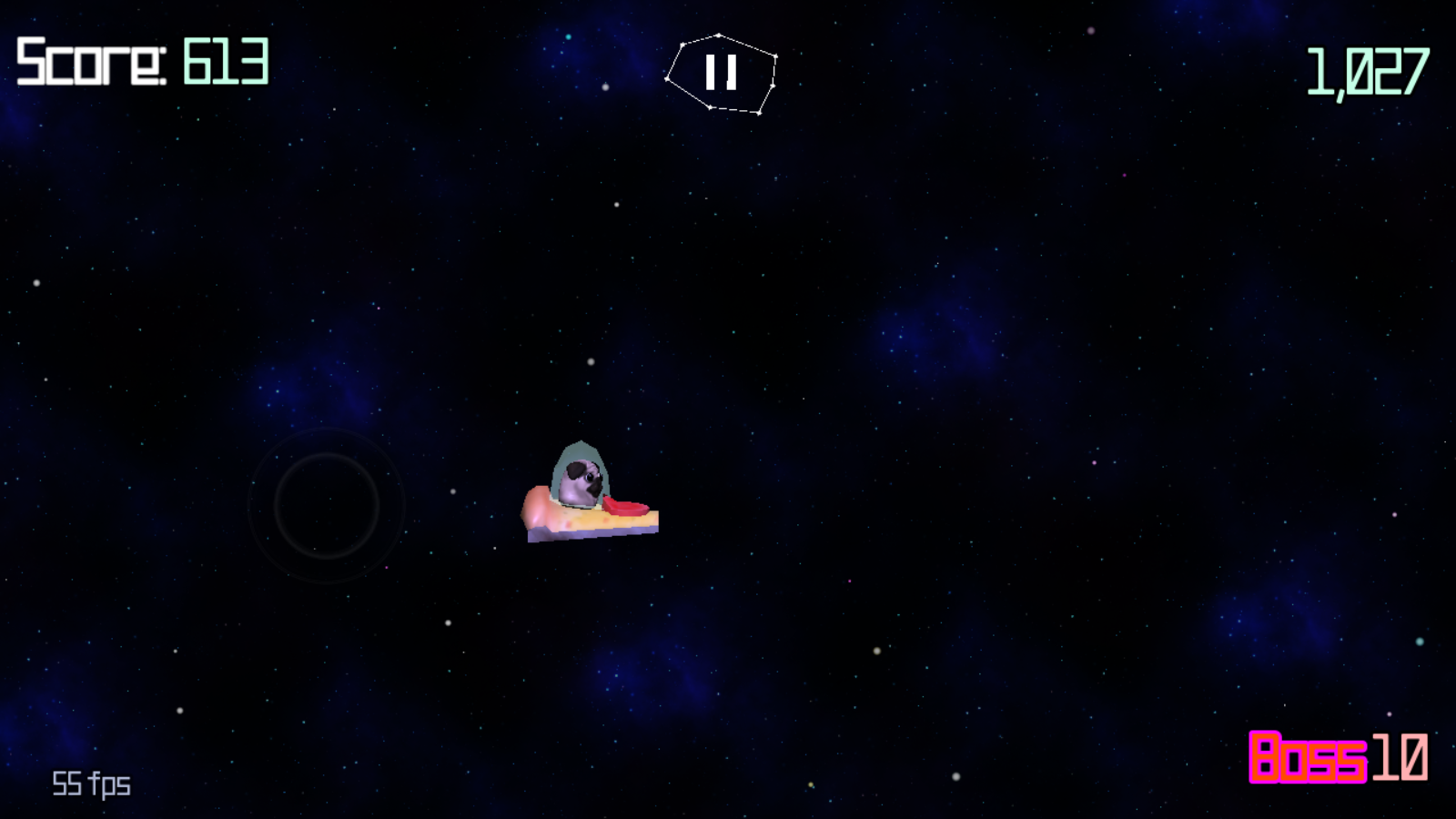
Task: Click the inner circle of the joystick pad
Action: pyautogui.click(x=328, y=505)
